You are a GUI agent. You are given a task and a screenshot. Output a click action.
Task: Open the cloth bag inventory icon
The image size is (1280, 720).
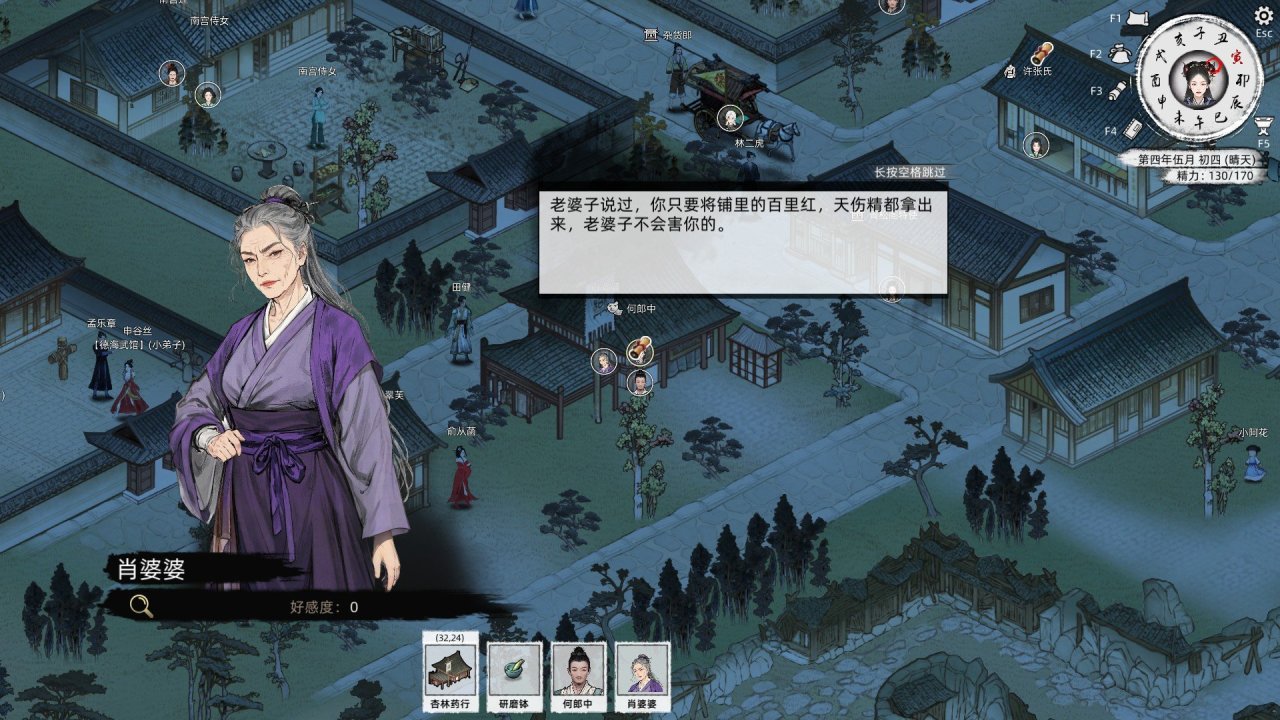tap(1118, 52)
